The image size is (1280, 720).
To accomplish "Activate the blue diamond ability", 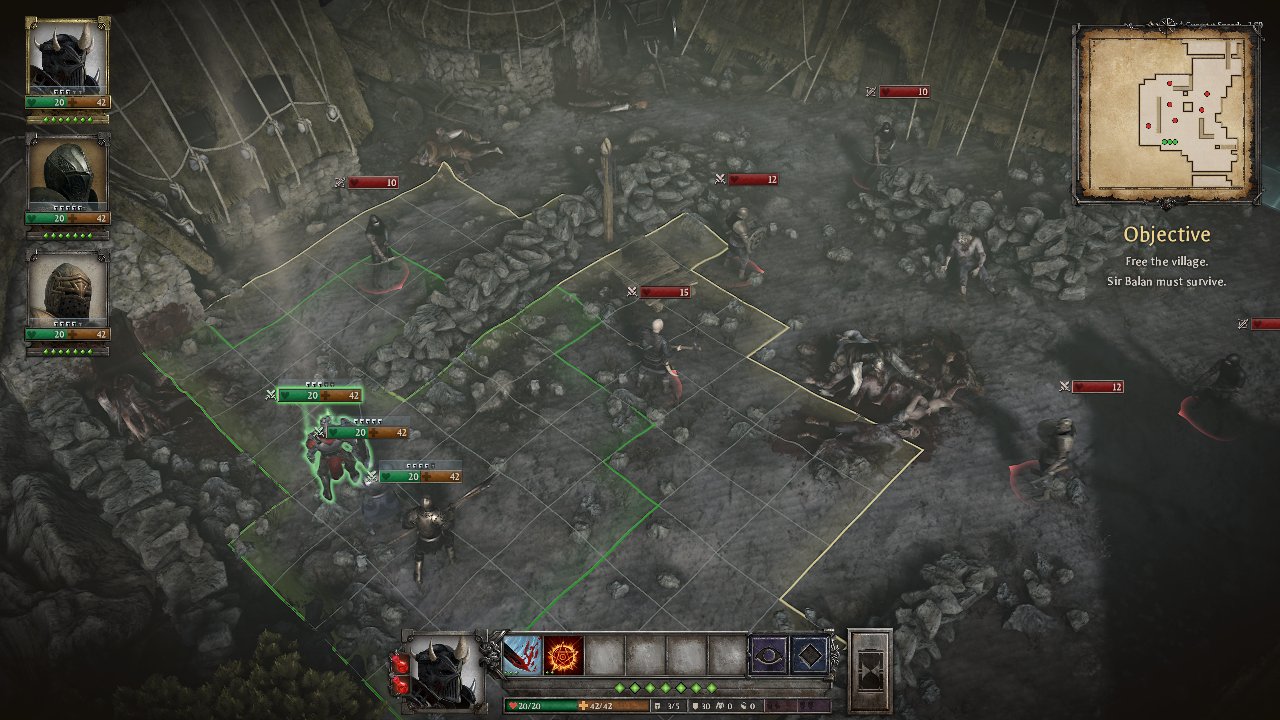I will coord(809,655).
